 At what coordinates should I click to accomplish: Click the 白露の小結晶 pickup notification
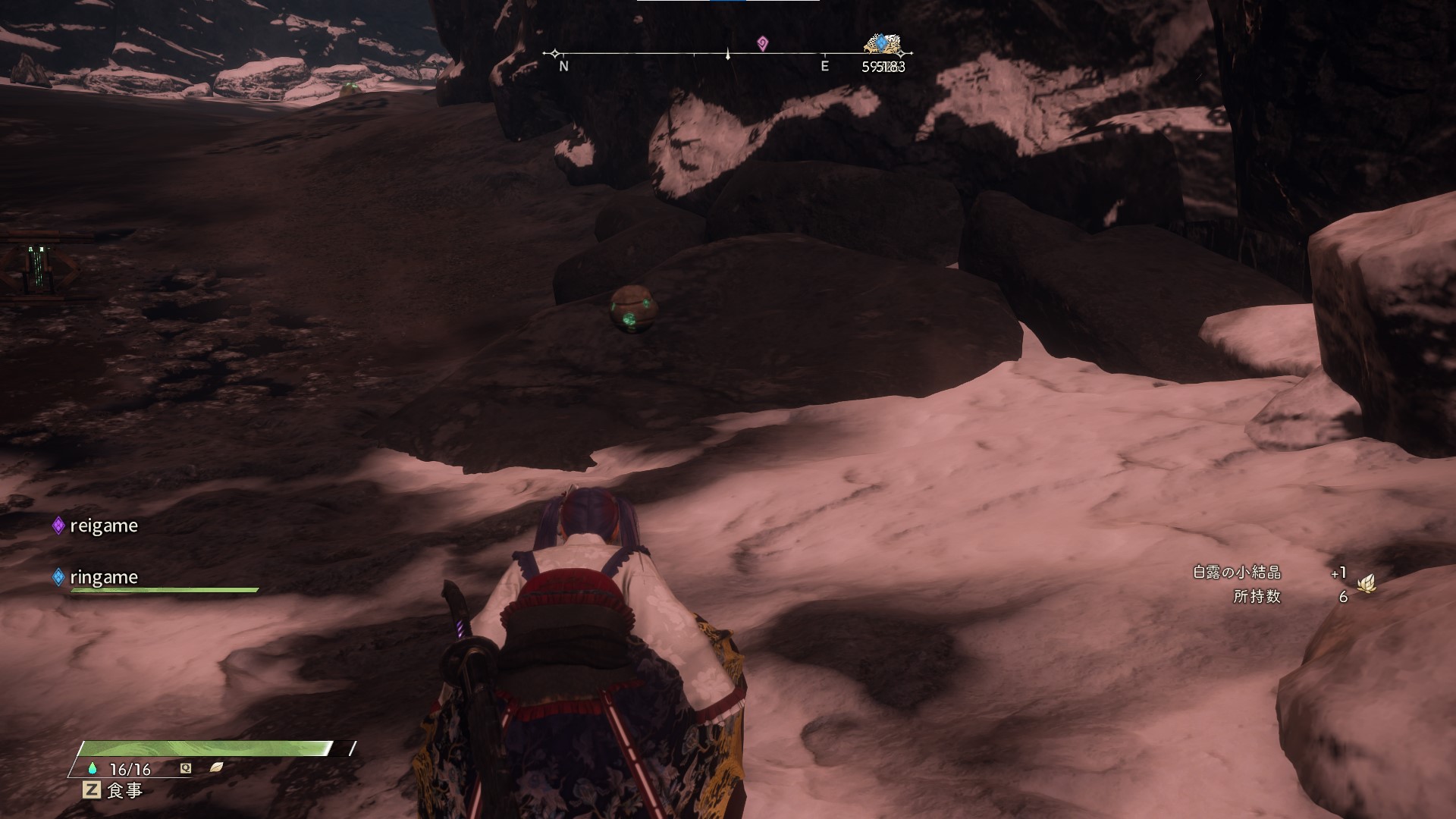click(1237, 573)
